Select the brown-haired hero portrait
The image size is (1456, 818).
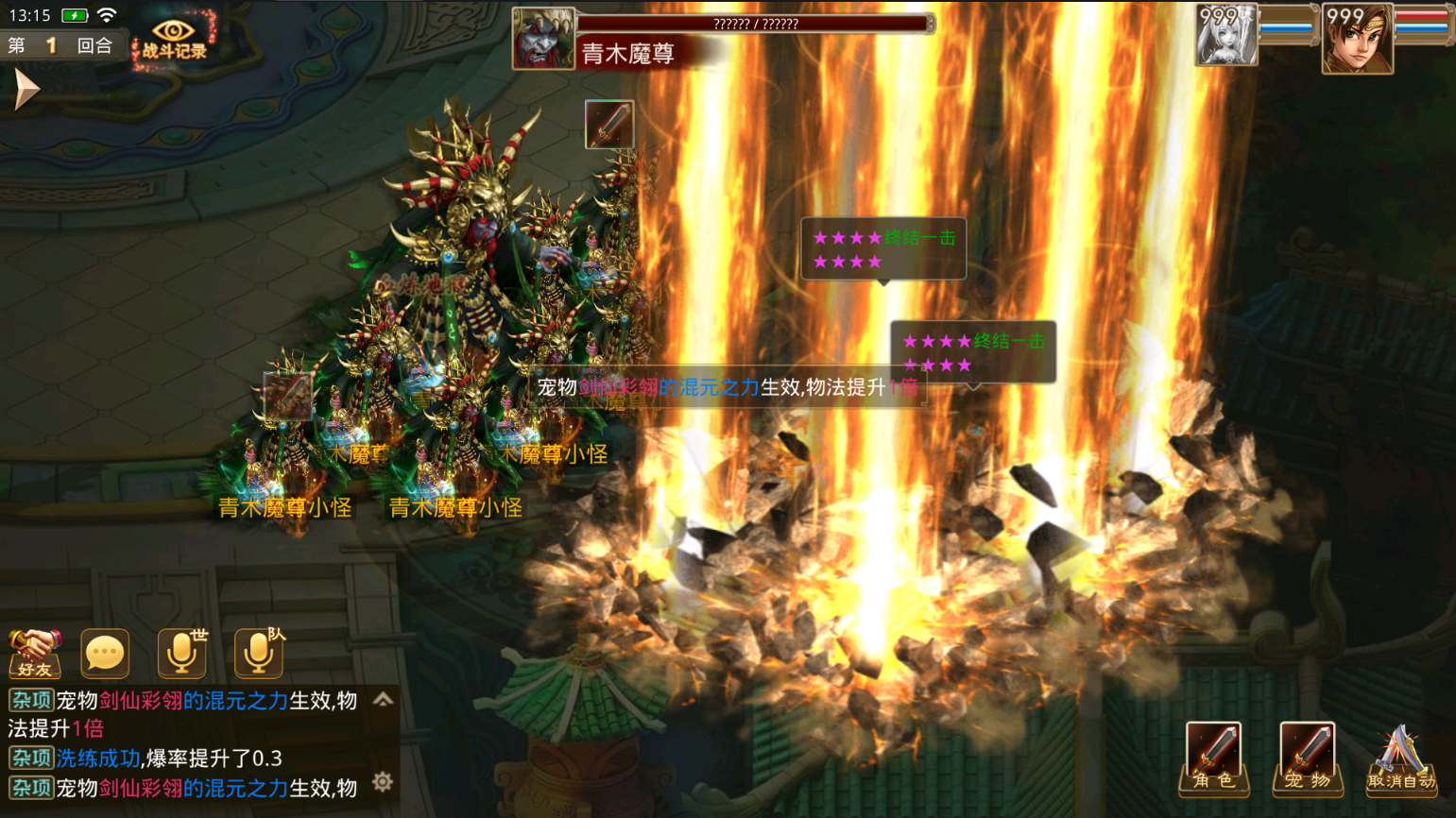[x=1357, y=39]
